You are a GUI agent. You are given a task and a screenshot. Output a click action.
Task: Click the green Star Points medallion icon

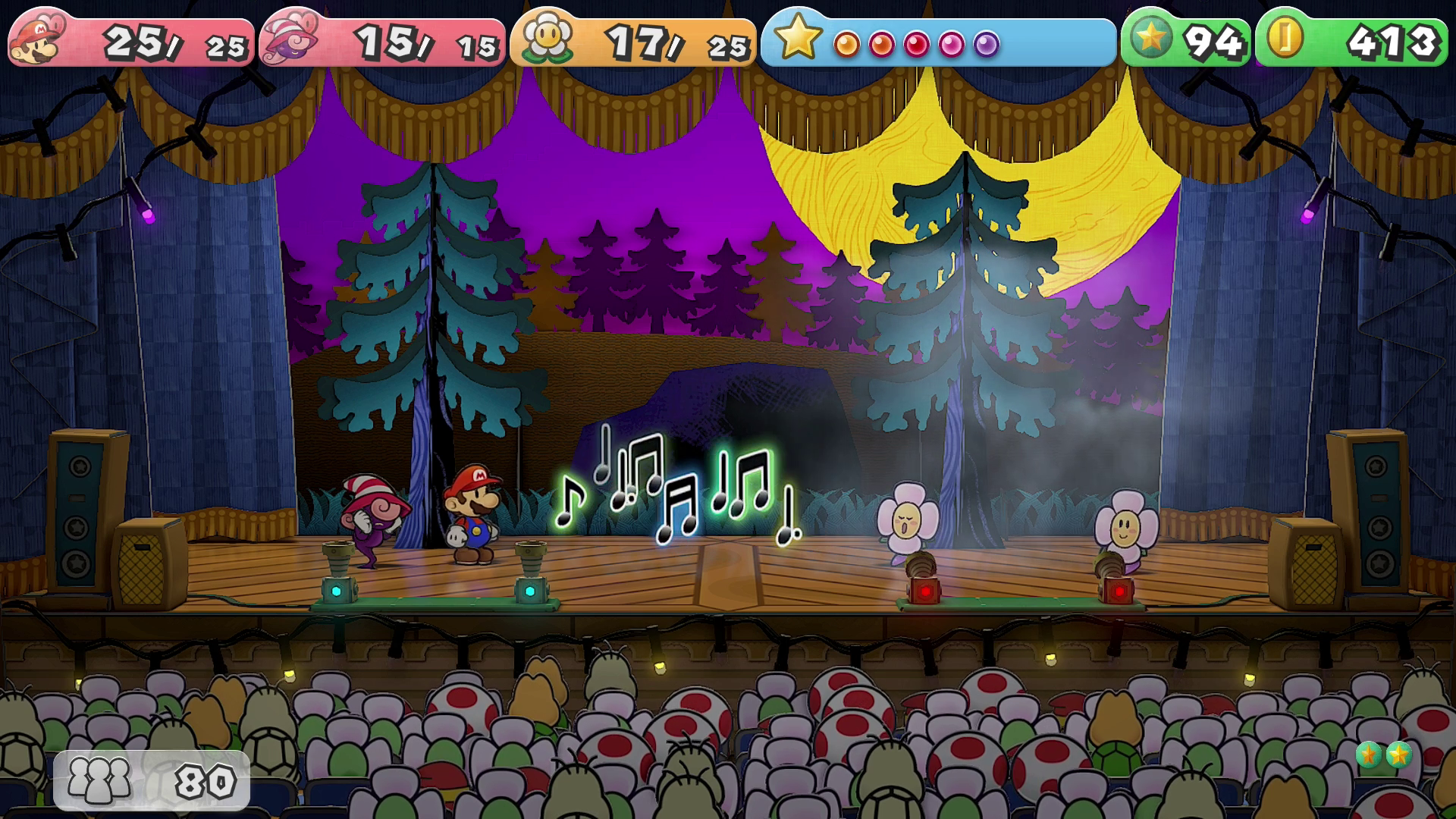(x=1150, y=38)
